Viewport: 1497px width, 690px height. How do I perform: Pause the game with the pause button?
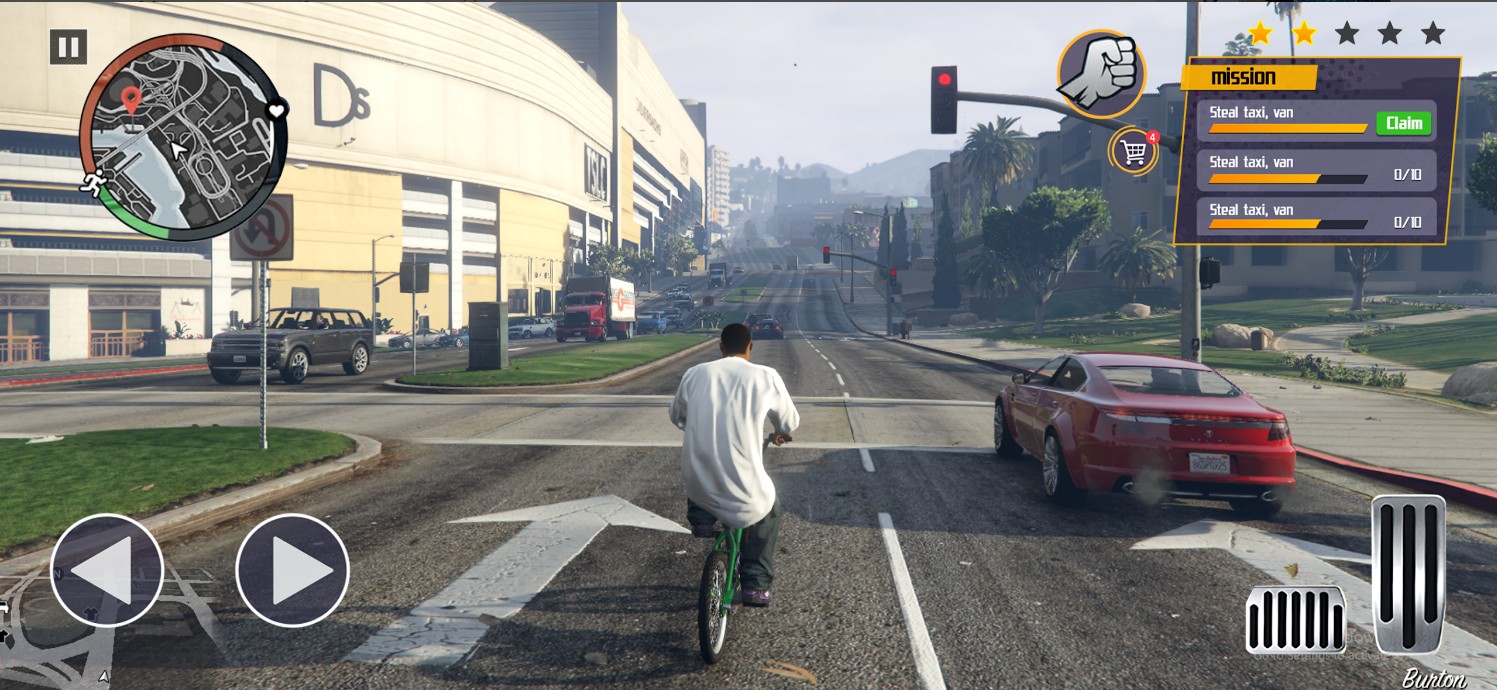click(68, 47)
